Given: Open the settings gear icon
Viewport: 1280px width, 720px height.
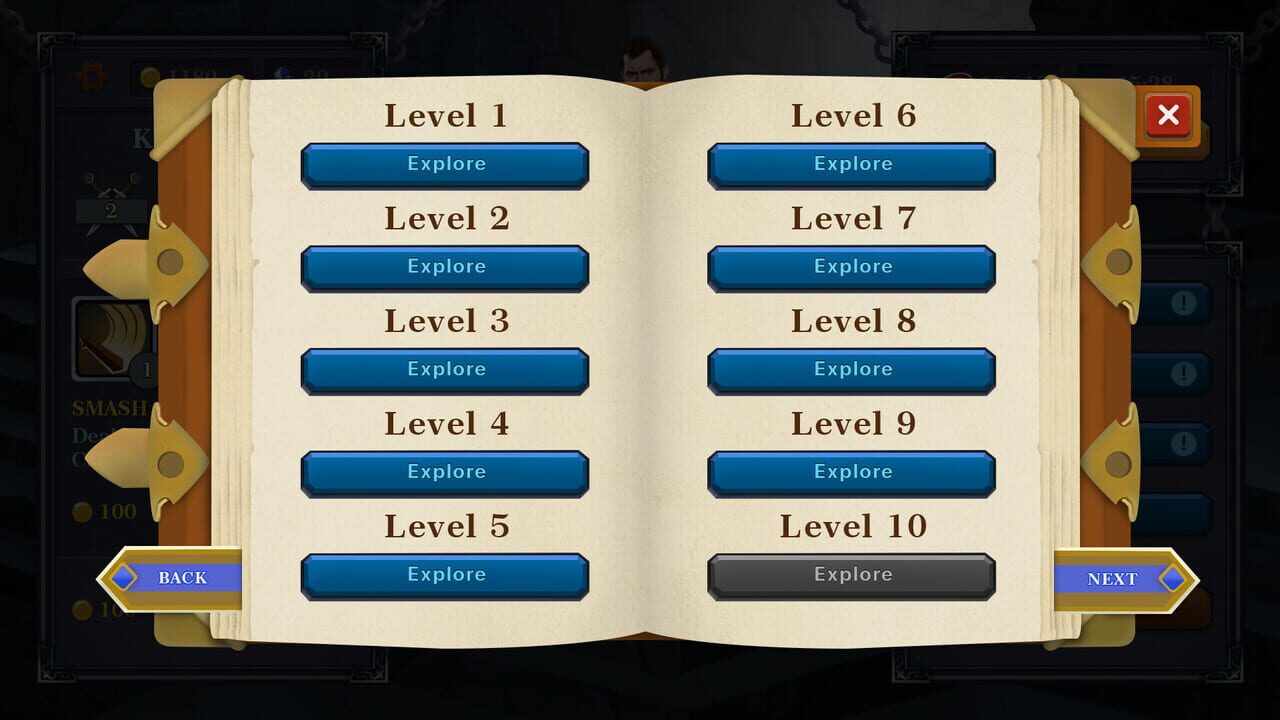Looking at the screenshot, I should tap(93, 76).
